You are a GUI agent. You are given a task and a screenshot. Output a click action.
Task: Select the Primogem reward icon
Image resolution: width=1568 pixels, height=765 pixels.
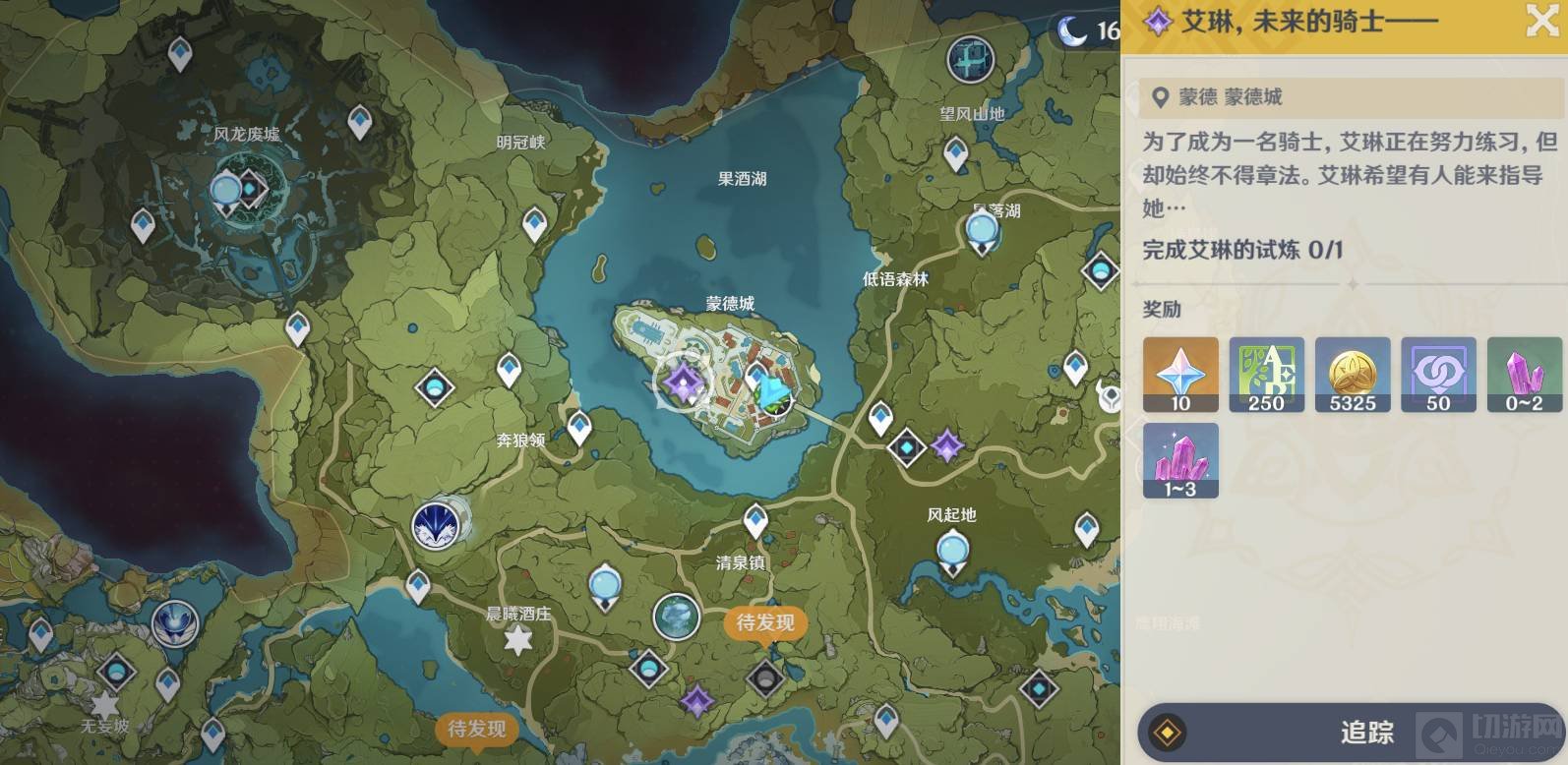point(1180,374)
